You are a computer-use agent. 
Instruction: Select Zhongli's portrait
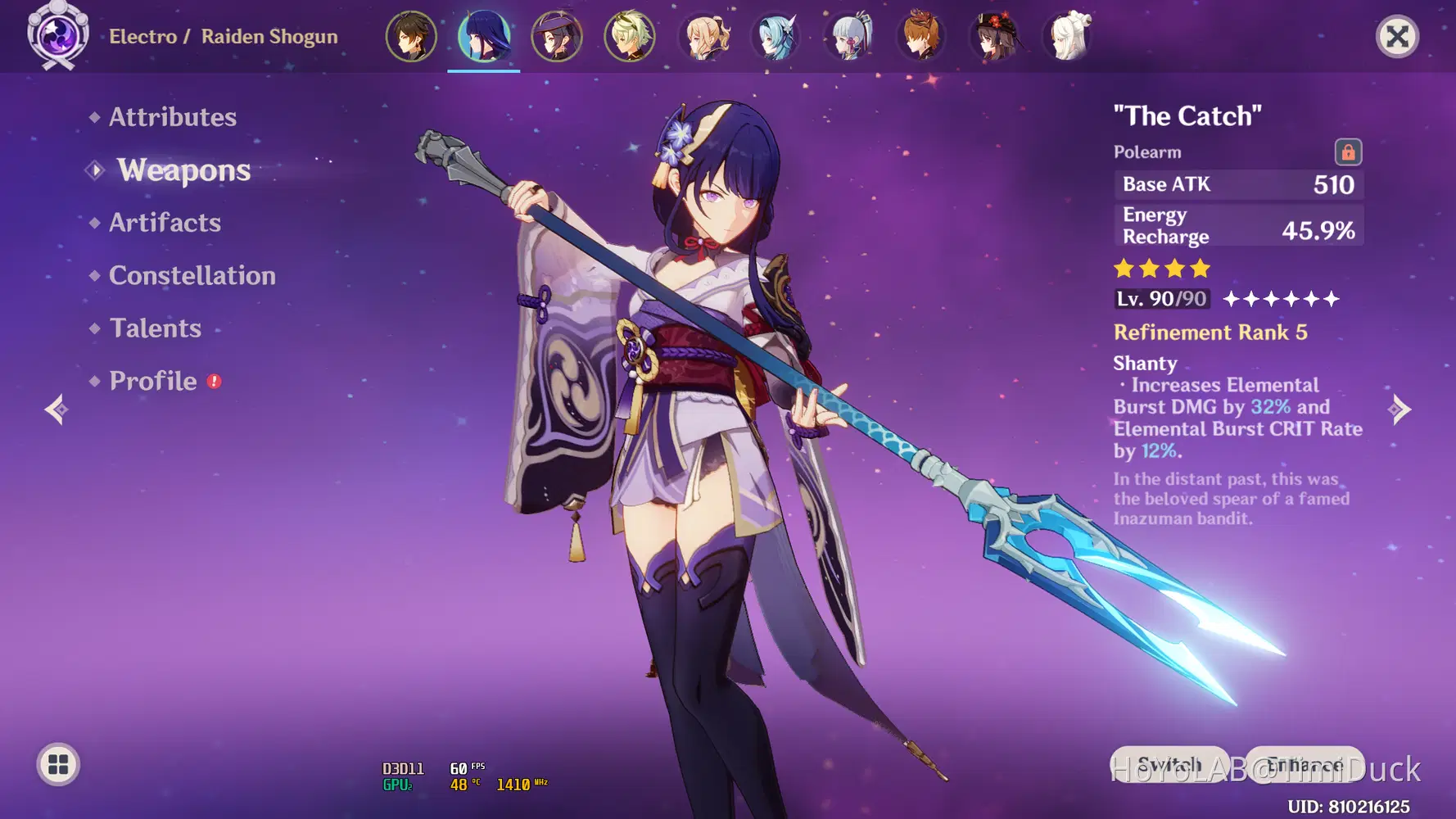pos(411,37)
